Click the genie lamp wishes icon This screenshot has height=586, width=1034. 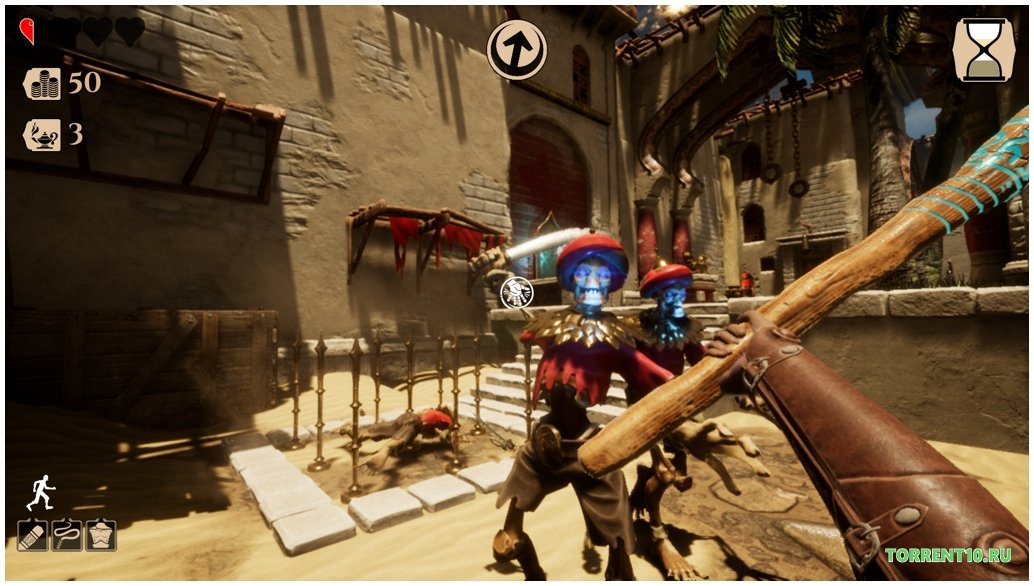click(x=42, y=134)
